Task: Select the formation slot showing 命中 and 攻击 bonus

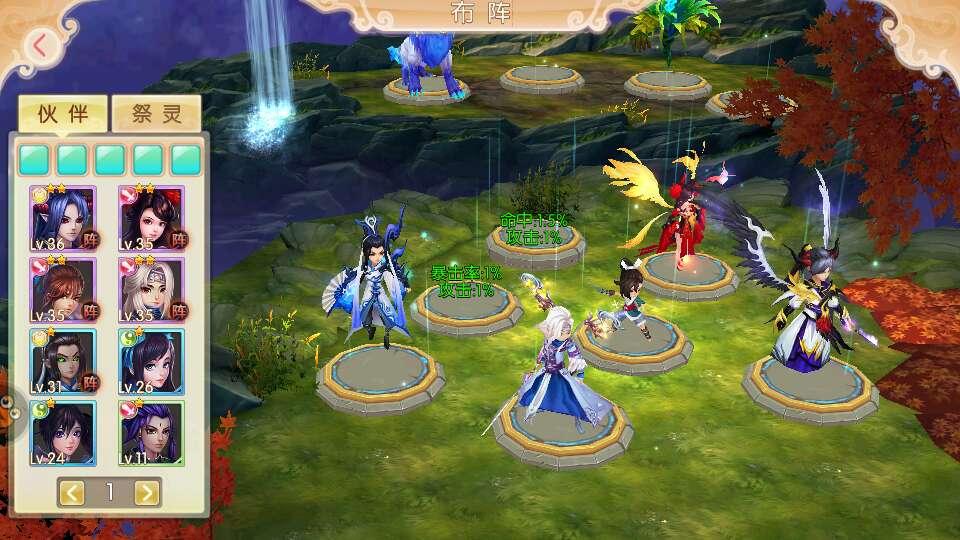Action: coord(535,243)
